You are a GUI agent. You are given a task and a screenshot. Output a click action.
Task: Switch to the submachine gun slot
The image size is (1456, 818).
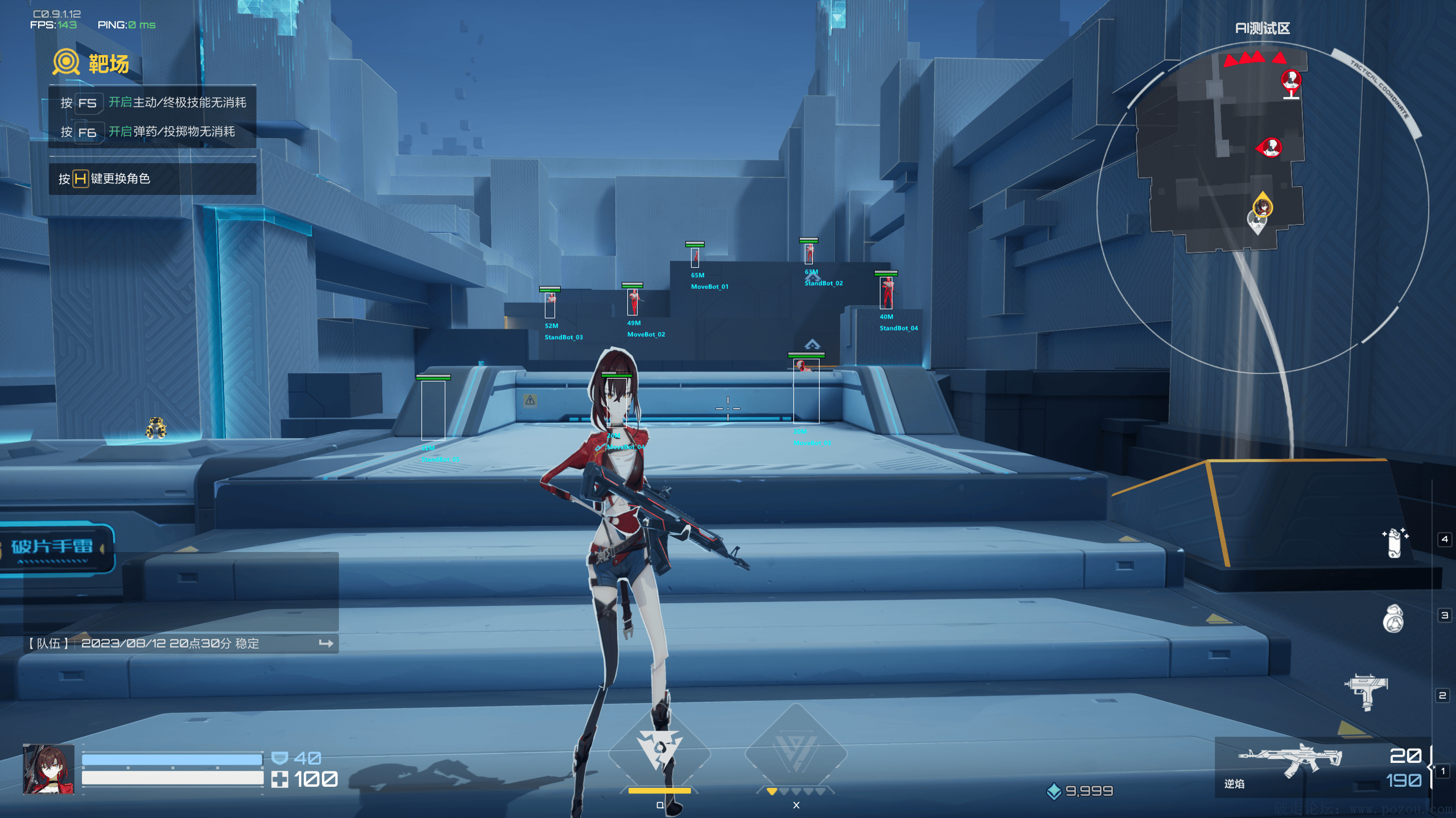point(1366,690)
